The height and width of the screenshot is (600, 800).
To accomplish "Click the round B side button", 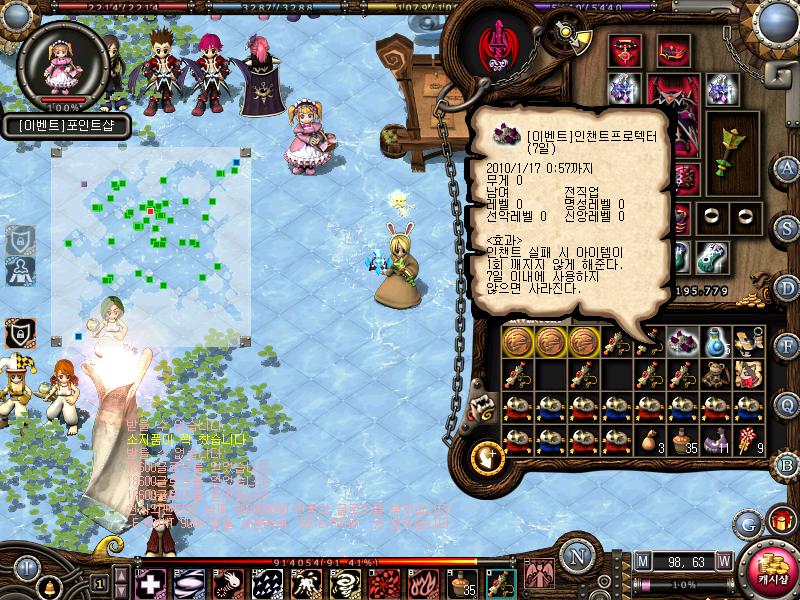I will (786, 463).
